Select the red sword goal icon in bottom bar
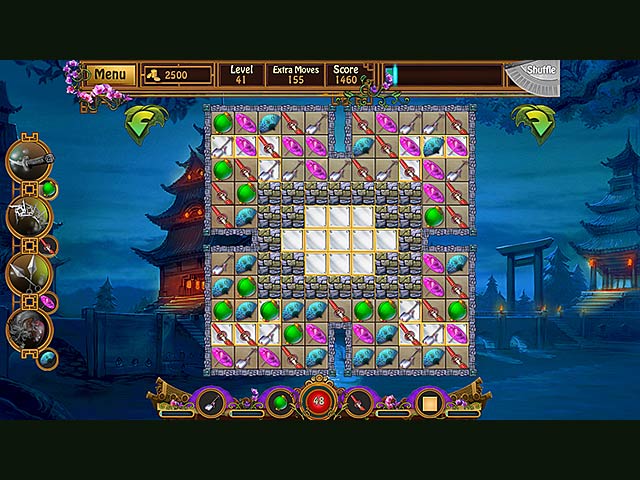The image size is (640, 480). (x=357, y=402)
